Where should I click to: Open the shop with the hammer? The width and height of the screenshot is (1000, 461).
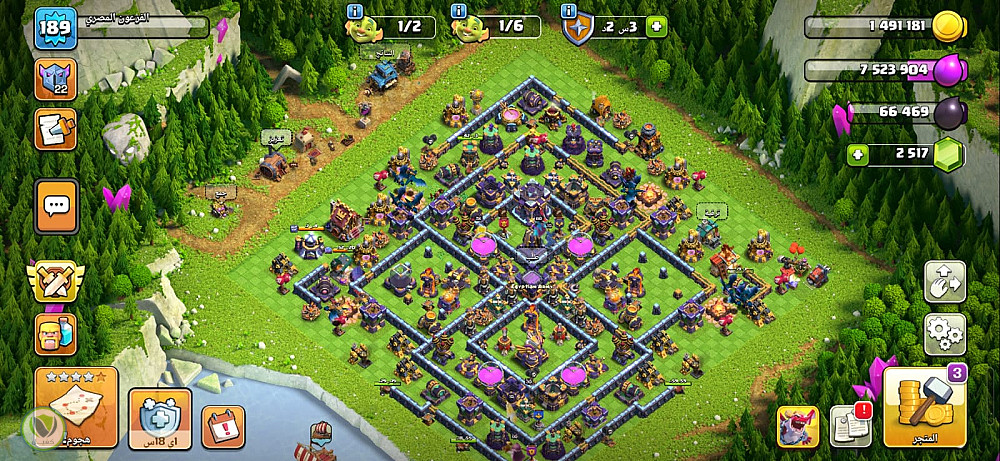(925, 407)
